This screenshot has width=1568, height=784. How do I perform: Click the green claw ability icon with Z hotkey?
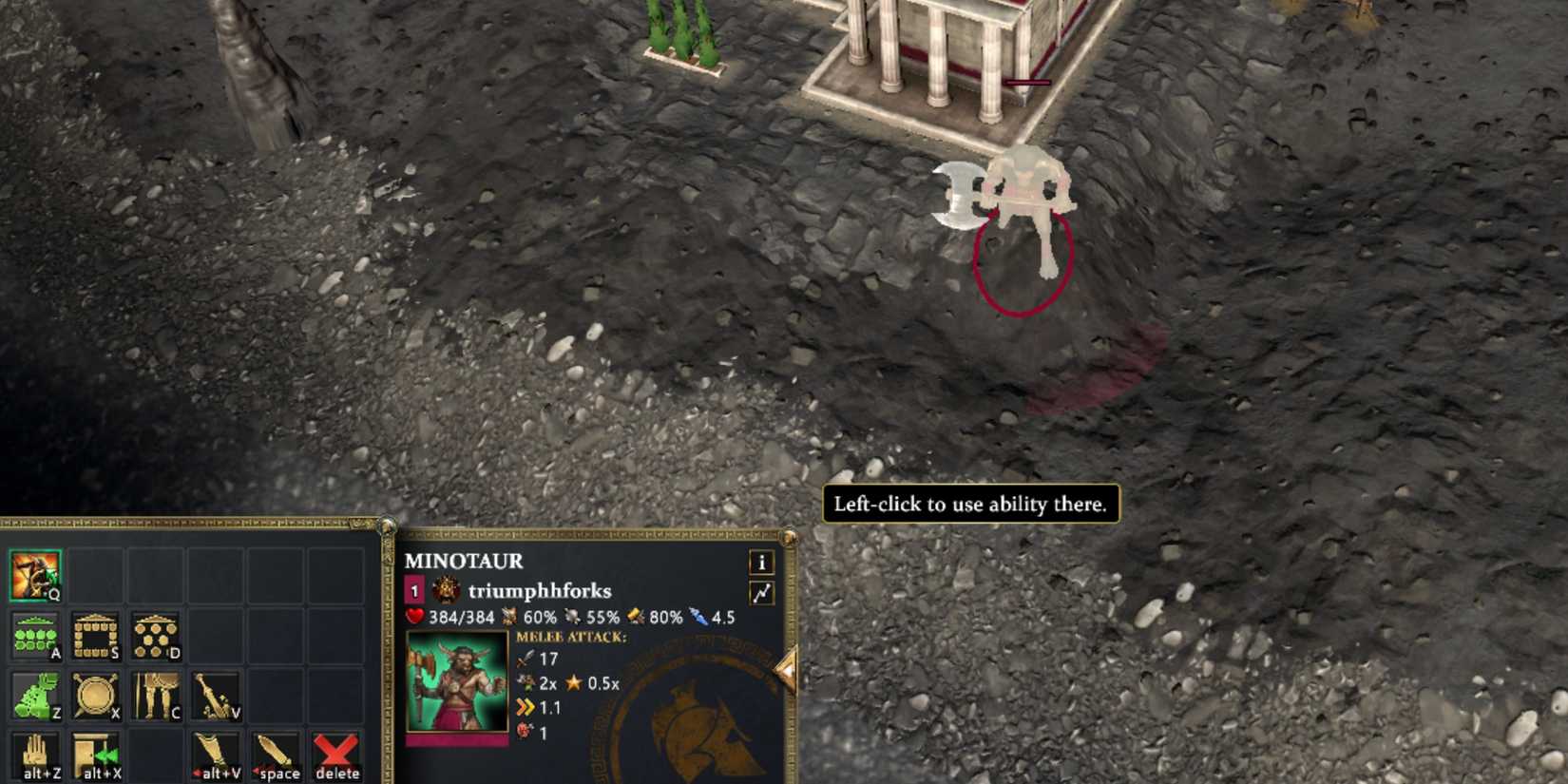point(35,693)
